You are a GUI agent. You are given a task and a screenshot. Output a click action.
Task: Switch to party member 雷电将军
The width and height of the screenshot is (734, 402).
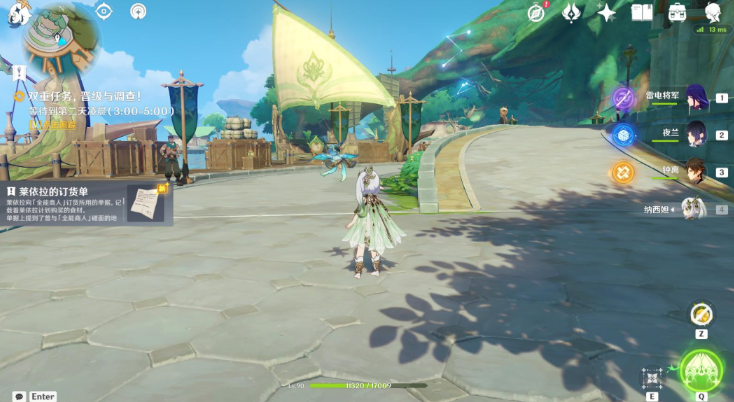[696, 98]
